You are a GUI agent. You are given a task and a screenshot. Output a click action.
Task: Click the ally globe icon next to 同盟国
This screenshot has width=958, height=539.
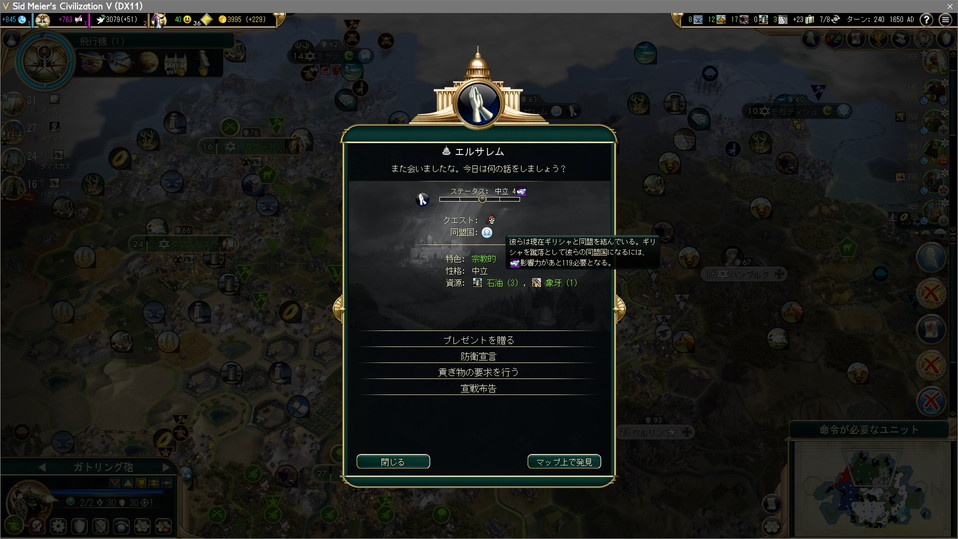point(487,232)
